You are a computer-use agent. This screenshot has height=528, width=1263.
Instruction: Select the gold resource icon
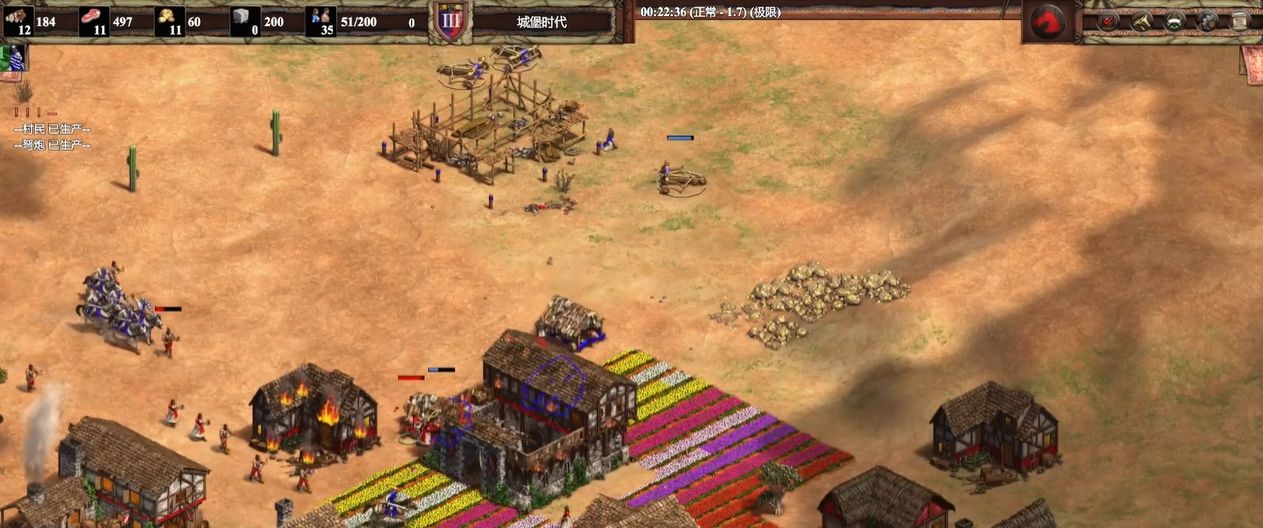(170, 20)
